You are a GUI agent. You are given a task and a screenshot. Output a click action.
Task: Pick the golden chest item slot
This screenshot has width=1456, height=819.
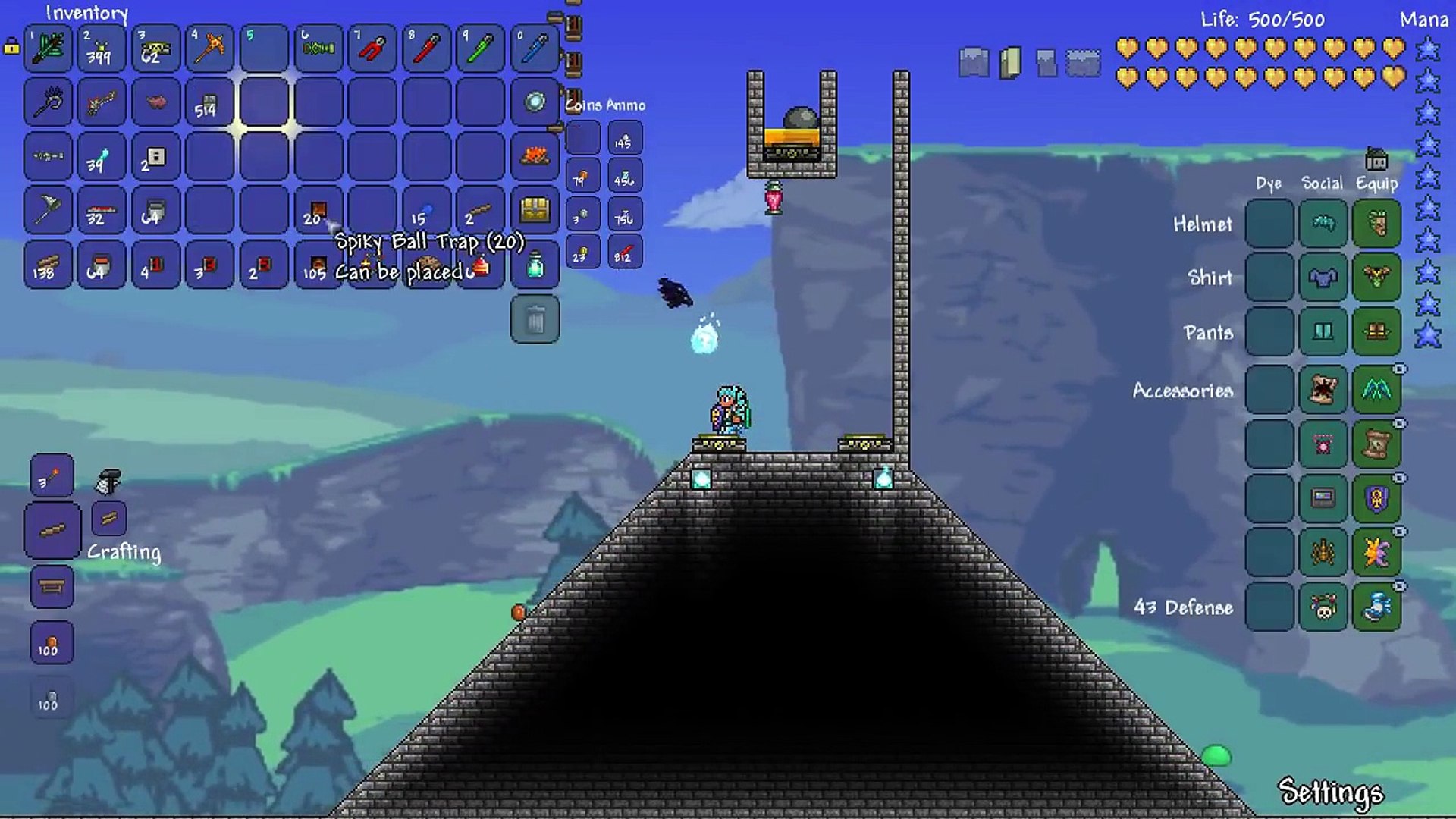click(535, 211)
